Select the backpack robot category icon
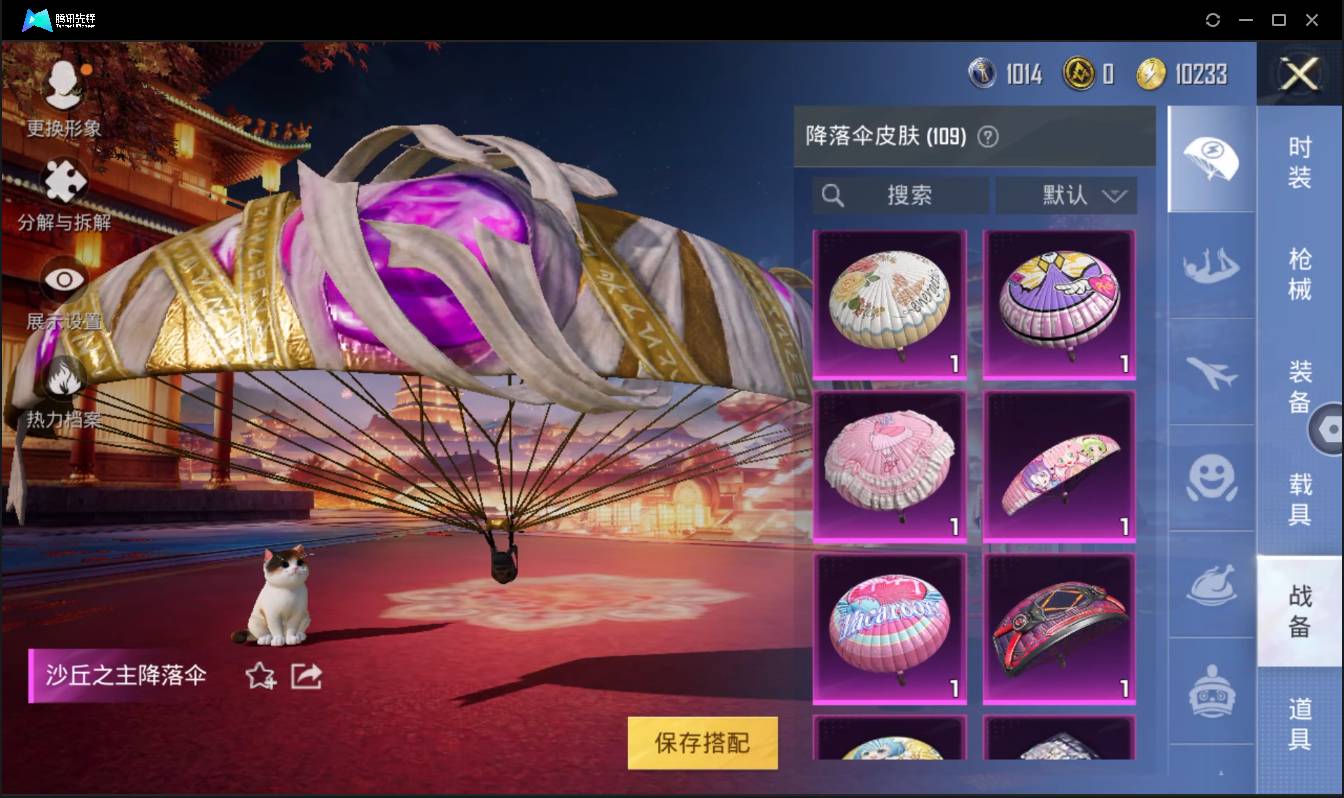The height and width of the screenshot is (798, 1344). [1210, 690]
